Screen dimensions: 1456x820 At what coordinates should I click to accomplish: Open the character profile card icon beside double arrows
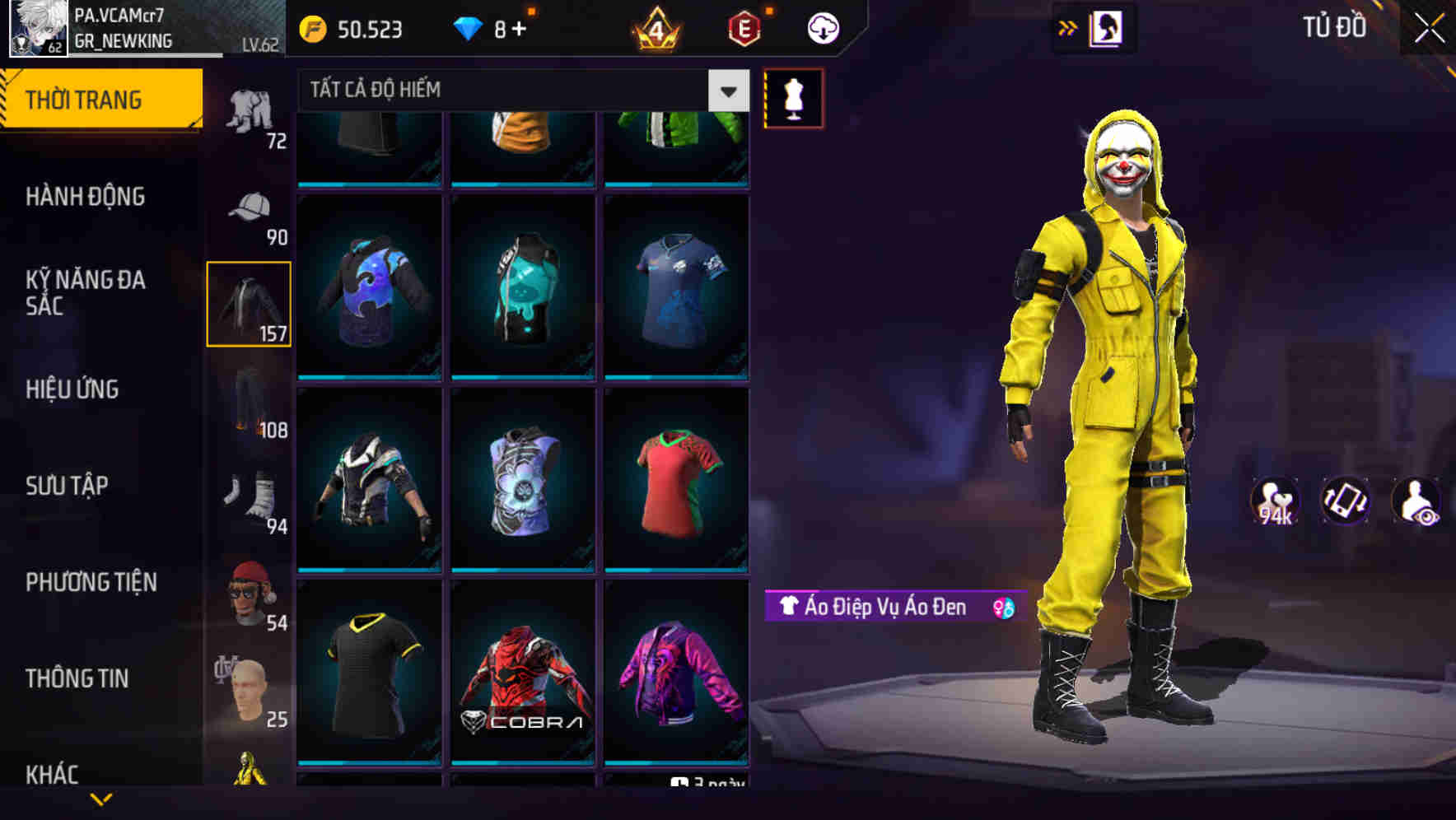pyautogui.click(x=1104, y=27)
